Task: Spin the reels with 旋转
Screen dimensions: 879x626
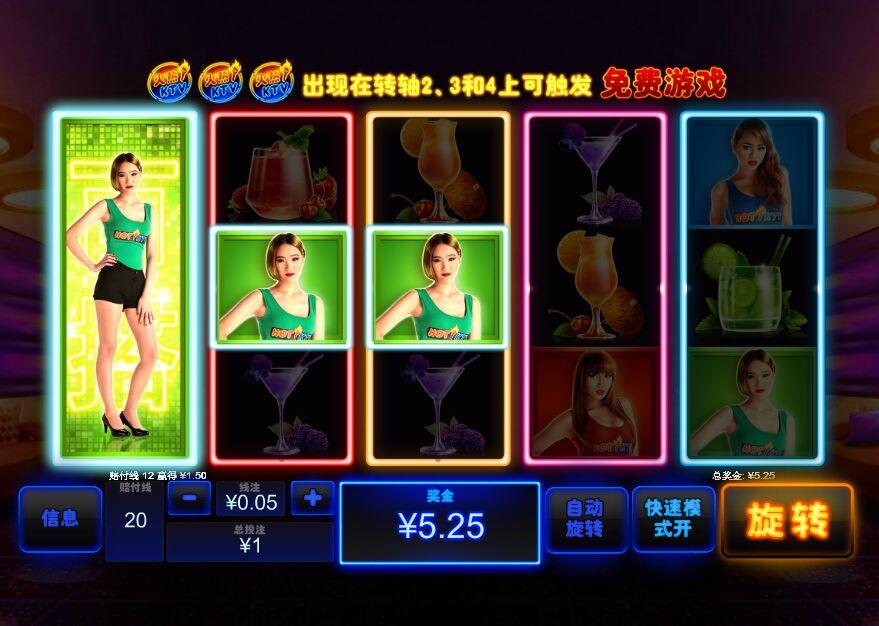Action: [x=787, y=520]
